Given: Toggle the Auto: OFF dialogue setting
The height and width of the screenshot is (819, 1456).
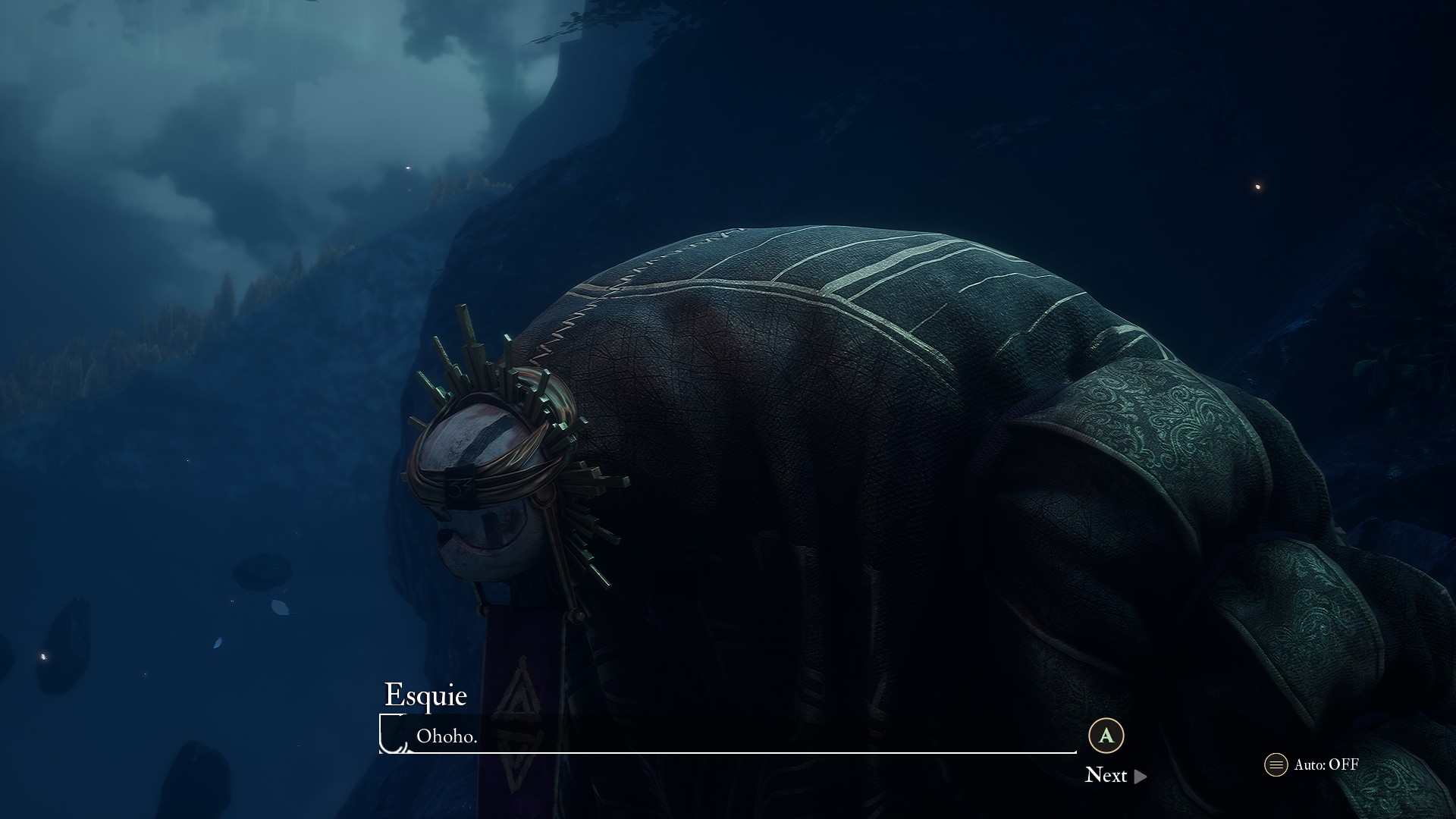Looking at the screenshot, I should click(1312, 764).
